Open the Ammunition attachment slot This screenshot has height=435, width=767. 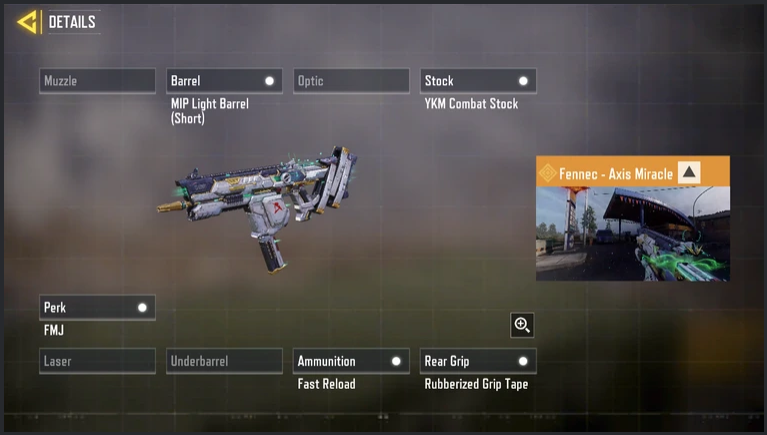[351, 361]
